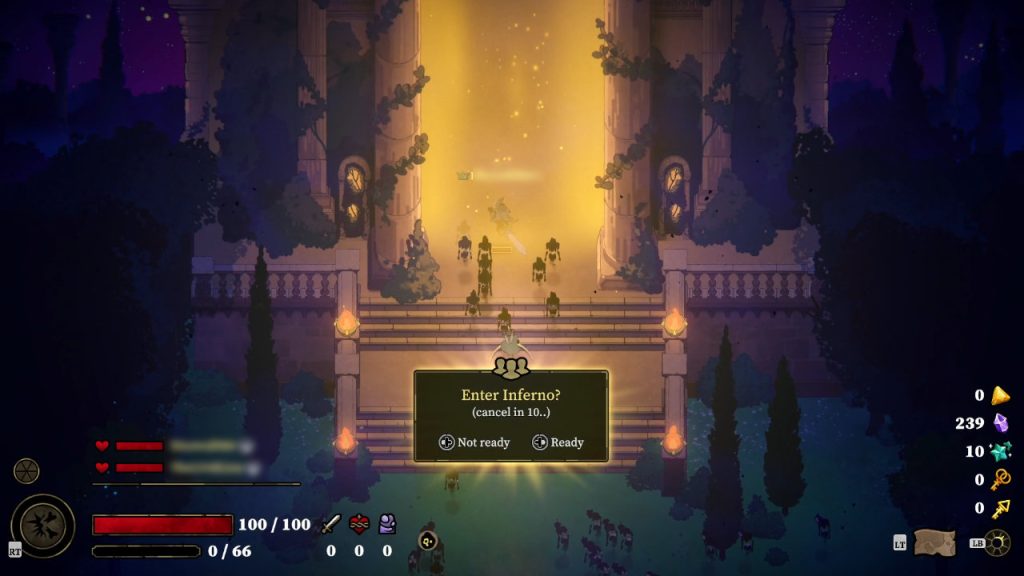Select the purple figure stat icon

click(387, 524)
